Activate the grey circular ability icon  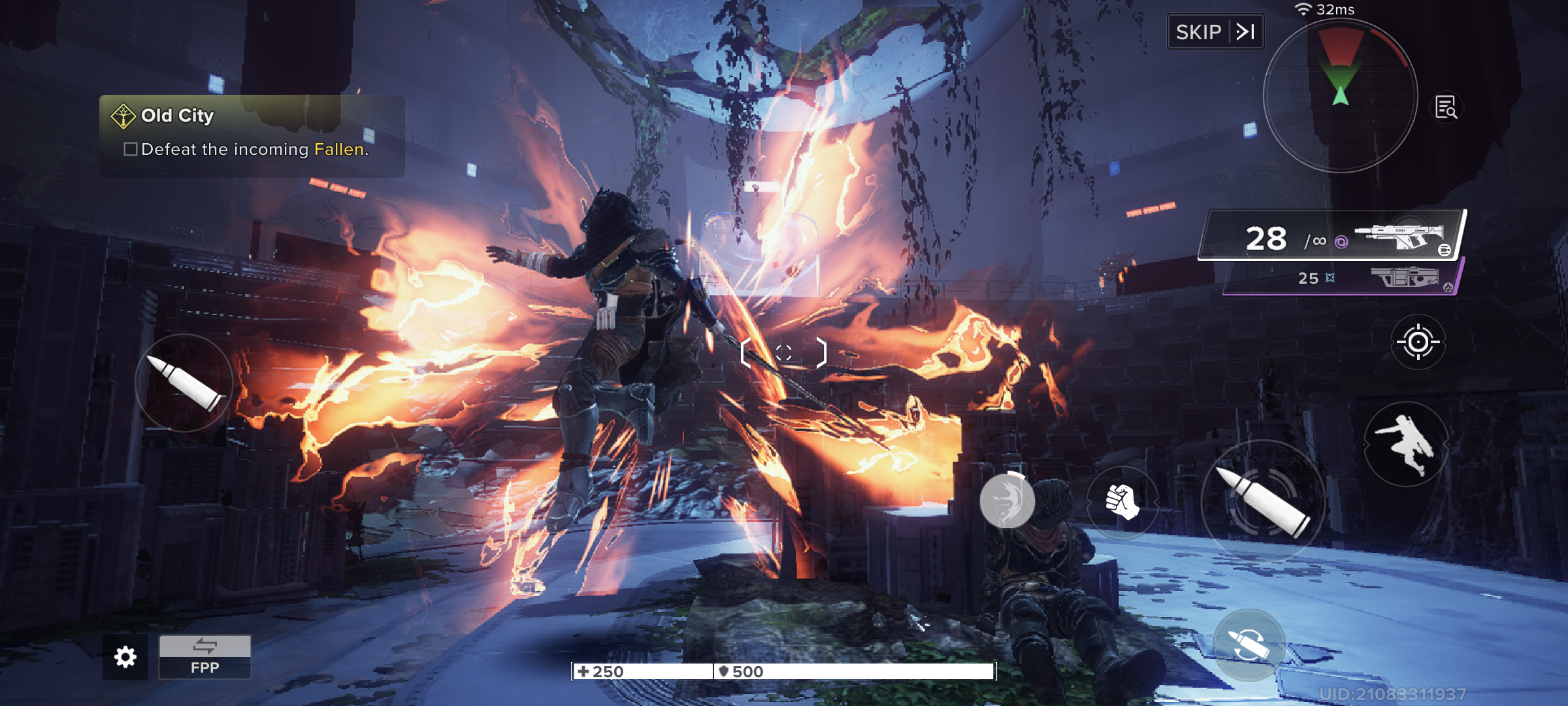1007,501
